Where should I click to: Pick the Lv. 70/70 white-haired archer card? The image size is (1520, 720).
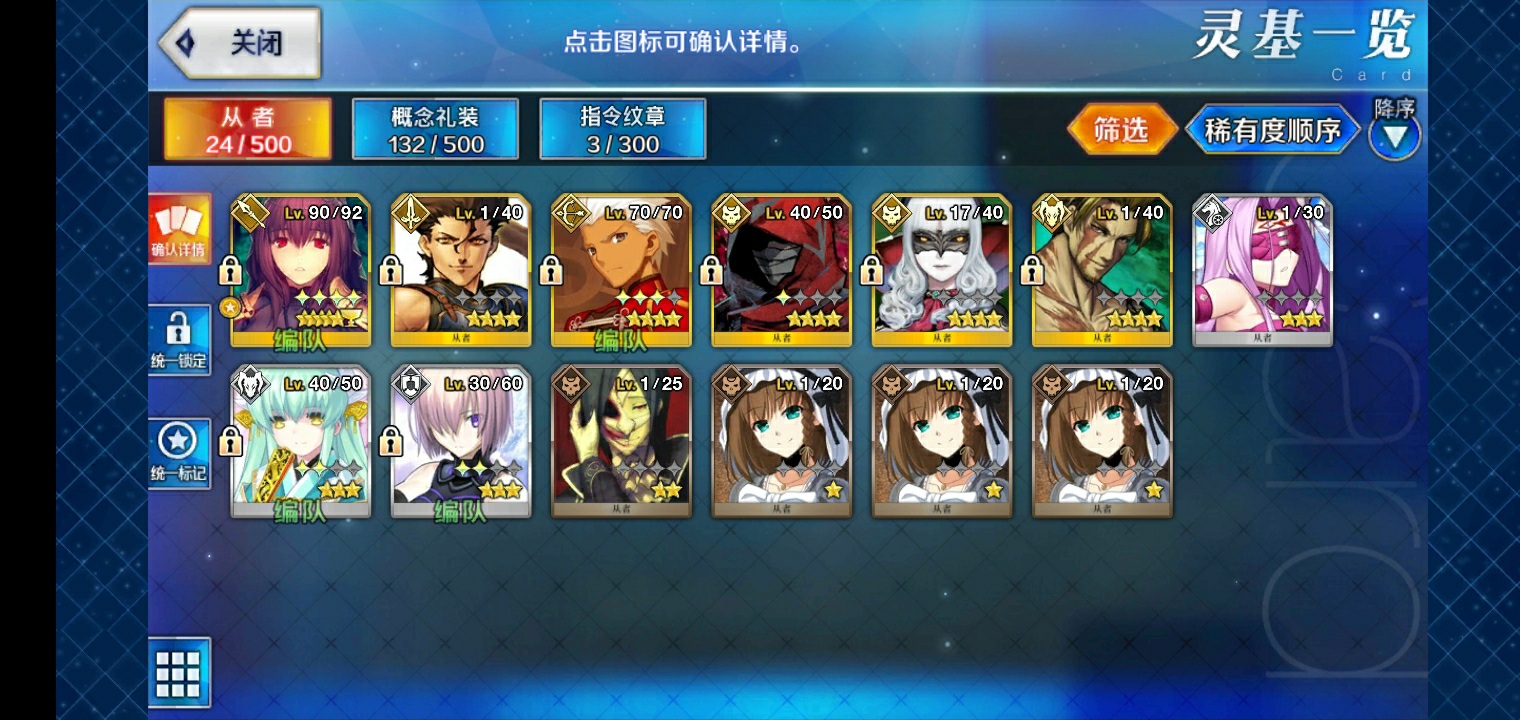pos(621,270)
